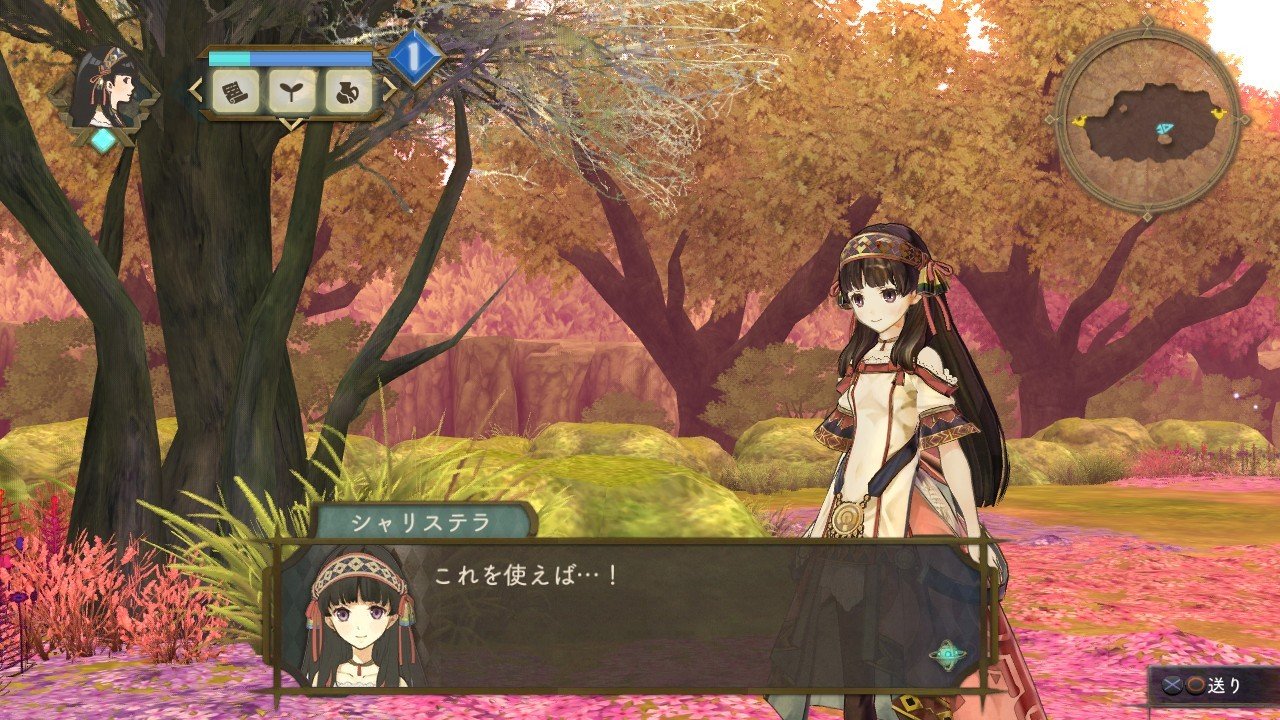Viewport: 1280px width, 720px height.
Task: Select the pitcher water-scoop icon
Action: (348, 91)
